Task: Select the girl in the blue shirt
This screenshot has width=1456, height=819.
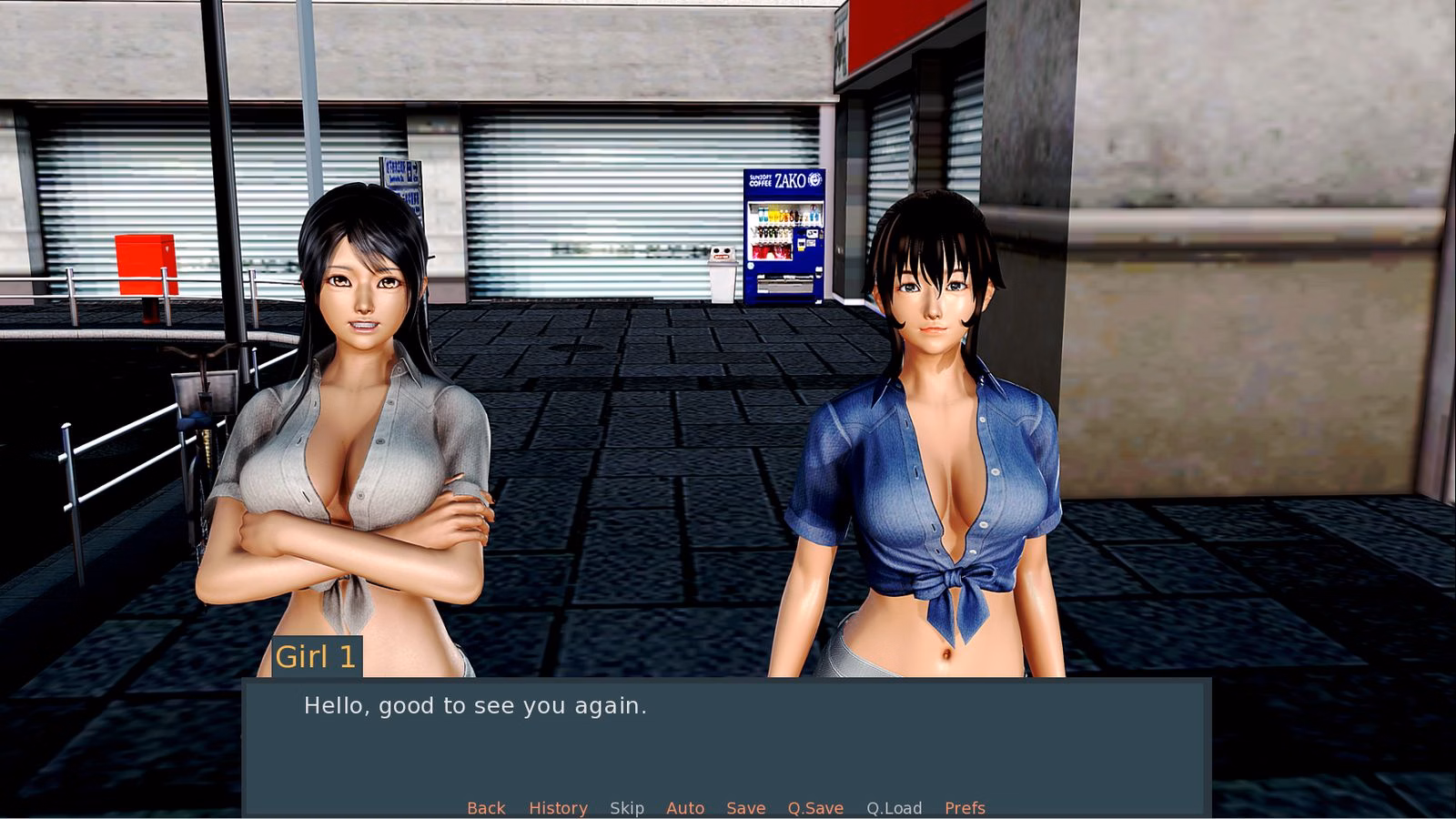Action: click(x=937, y=437)
